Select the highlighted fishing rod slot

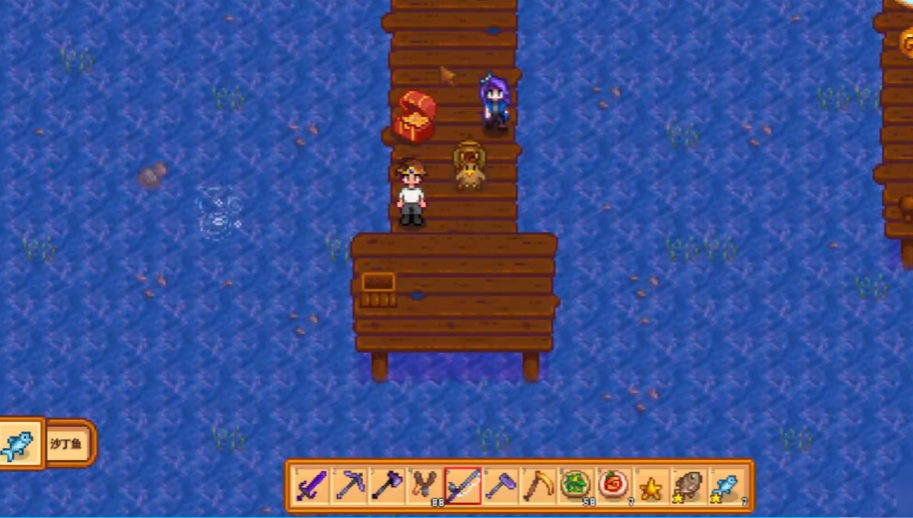[463, 487]
